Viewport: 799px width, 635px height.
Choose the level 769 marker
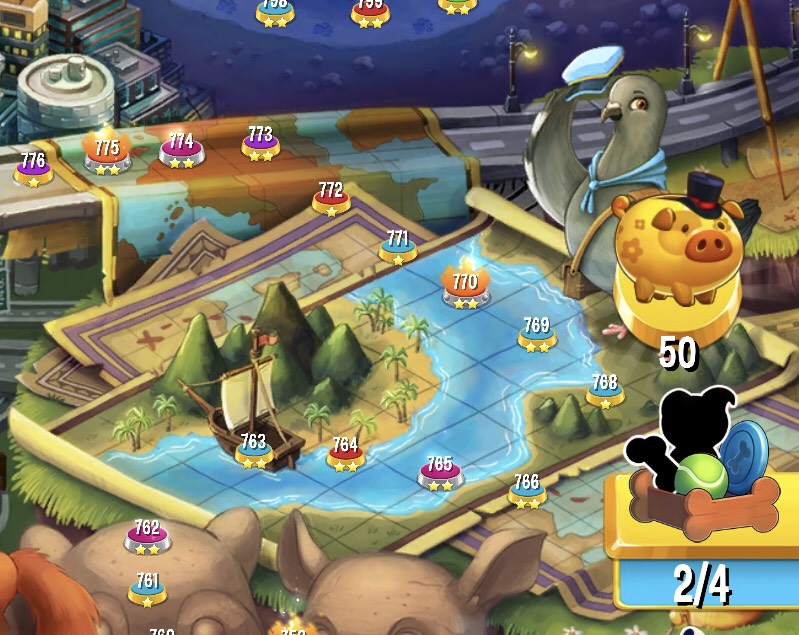tap(537, 335)
